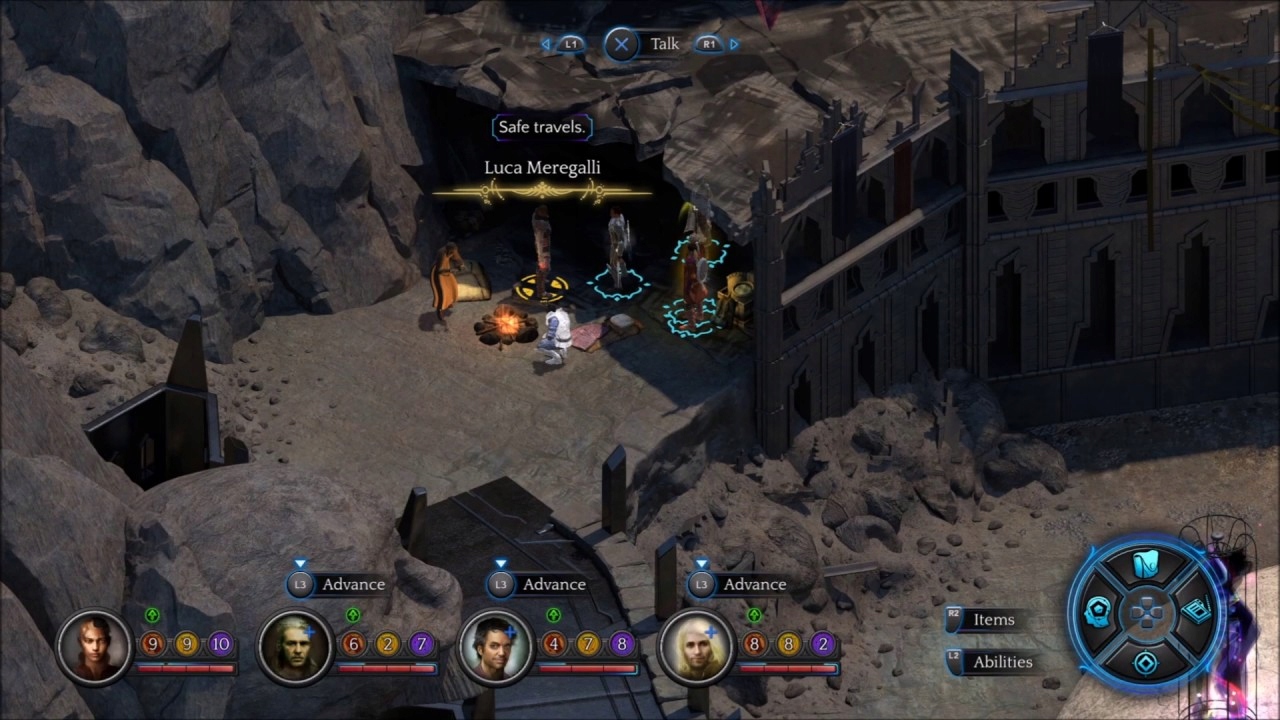Activate the diamond target icon in the radial menu

[1145, 661]
